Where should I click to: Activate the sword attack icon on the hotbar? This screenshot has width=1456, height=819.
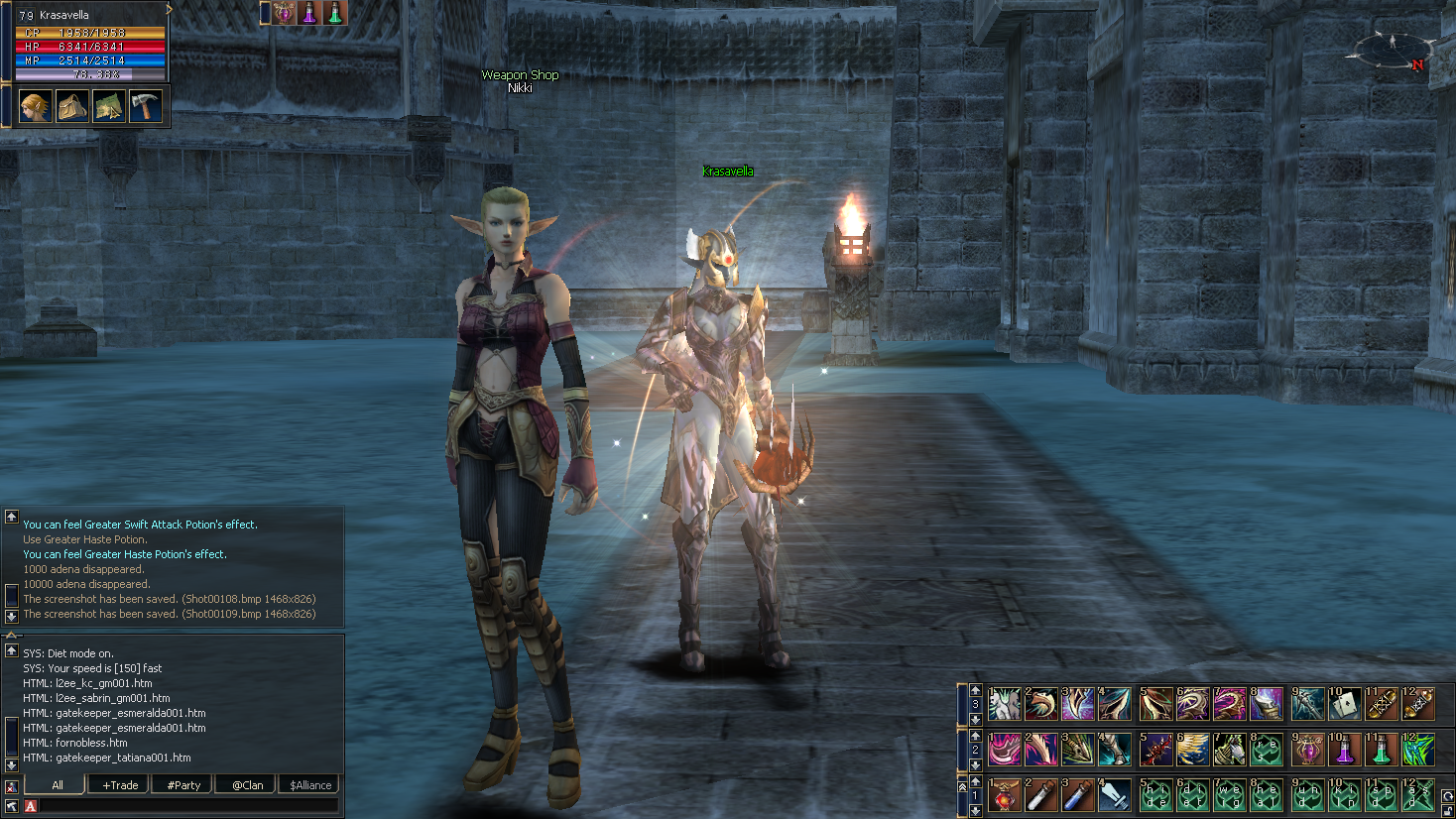[x=1115, y=795]
